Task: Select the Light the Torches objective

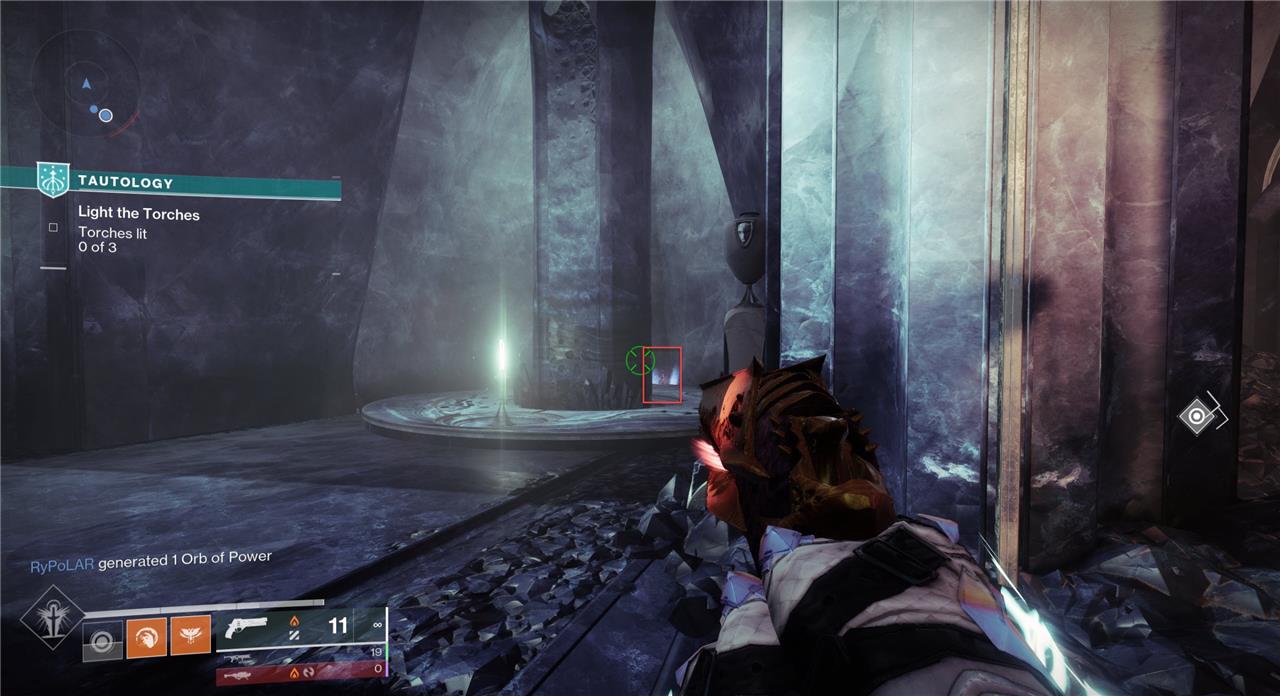Action: pos(139,214)
